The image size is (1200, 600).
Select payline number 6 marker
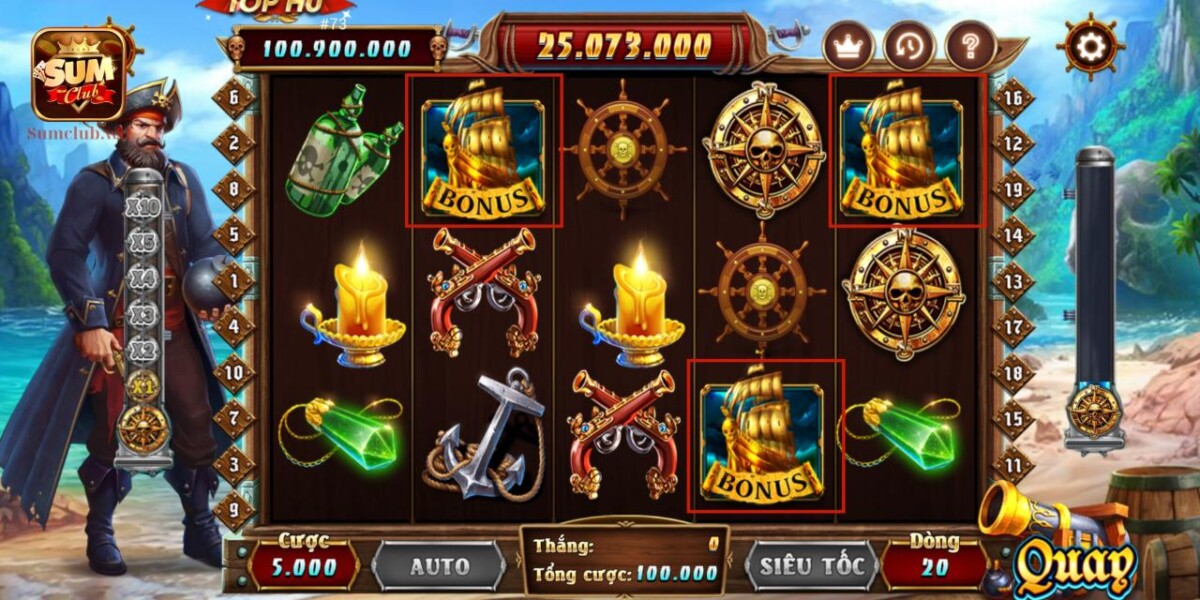click(x=234, y=98)
